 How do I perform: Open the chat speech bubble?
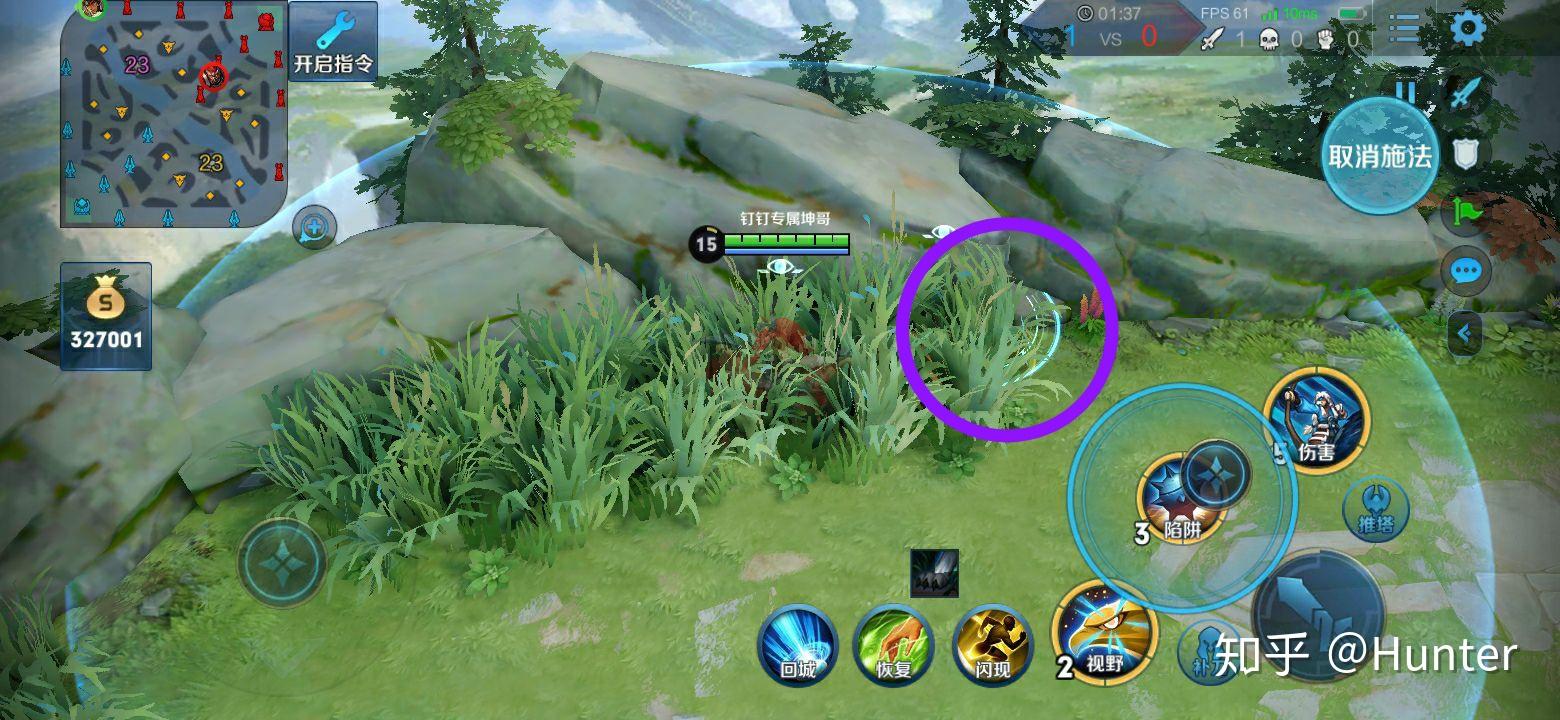point(1467,271)
